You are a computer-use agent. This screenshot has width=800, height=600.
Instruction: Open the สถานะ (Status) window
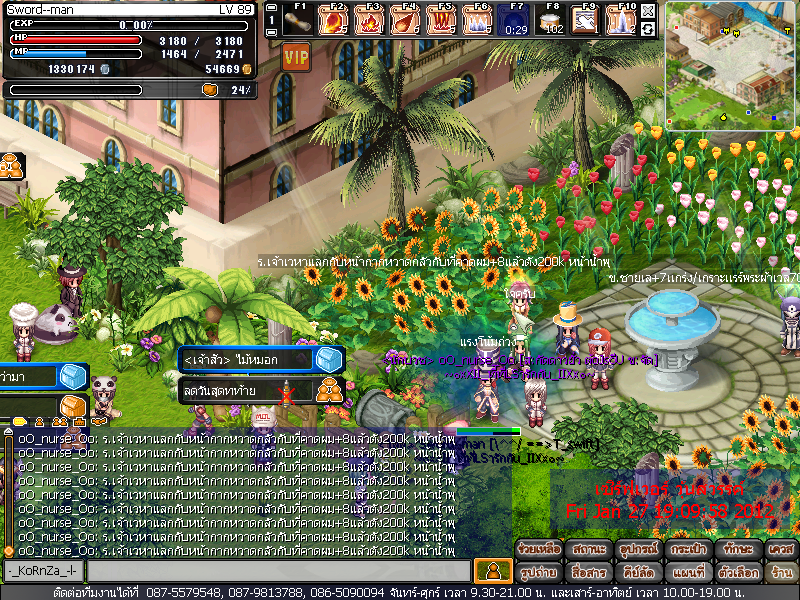pyautogui.click(x=589, y=550)
